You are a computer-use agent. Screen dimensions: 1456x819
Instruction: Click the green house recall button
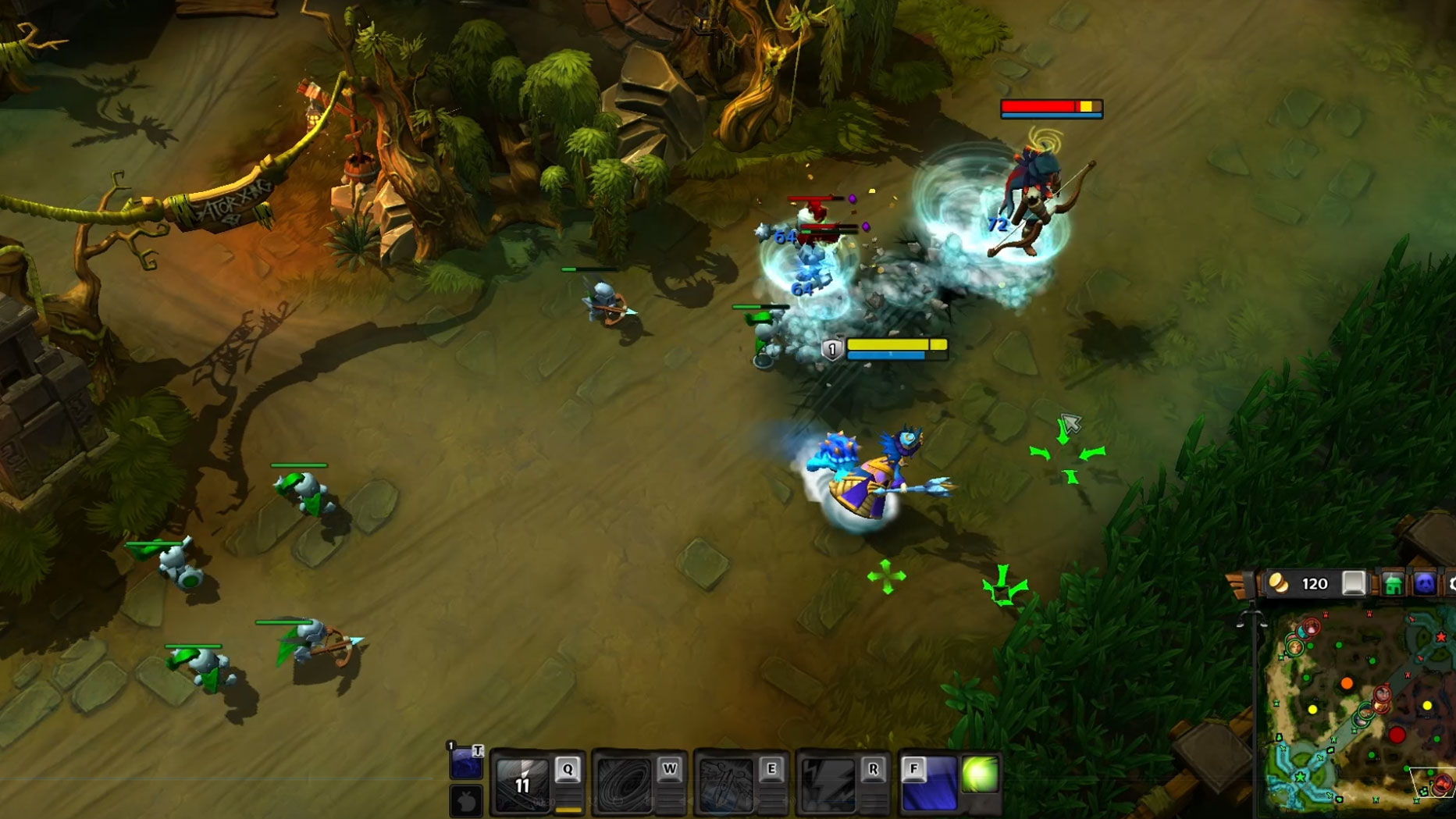[x=1392, y=584]
